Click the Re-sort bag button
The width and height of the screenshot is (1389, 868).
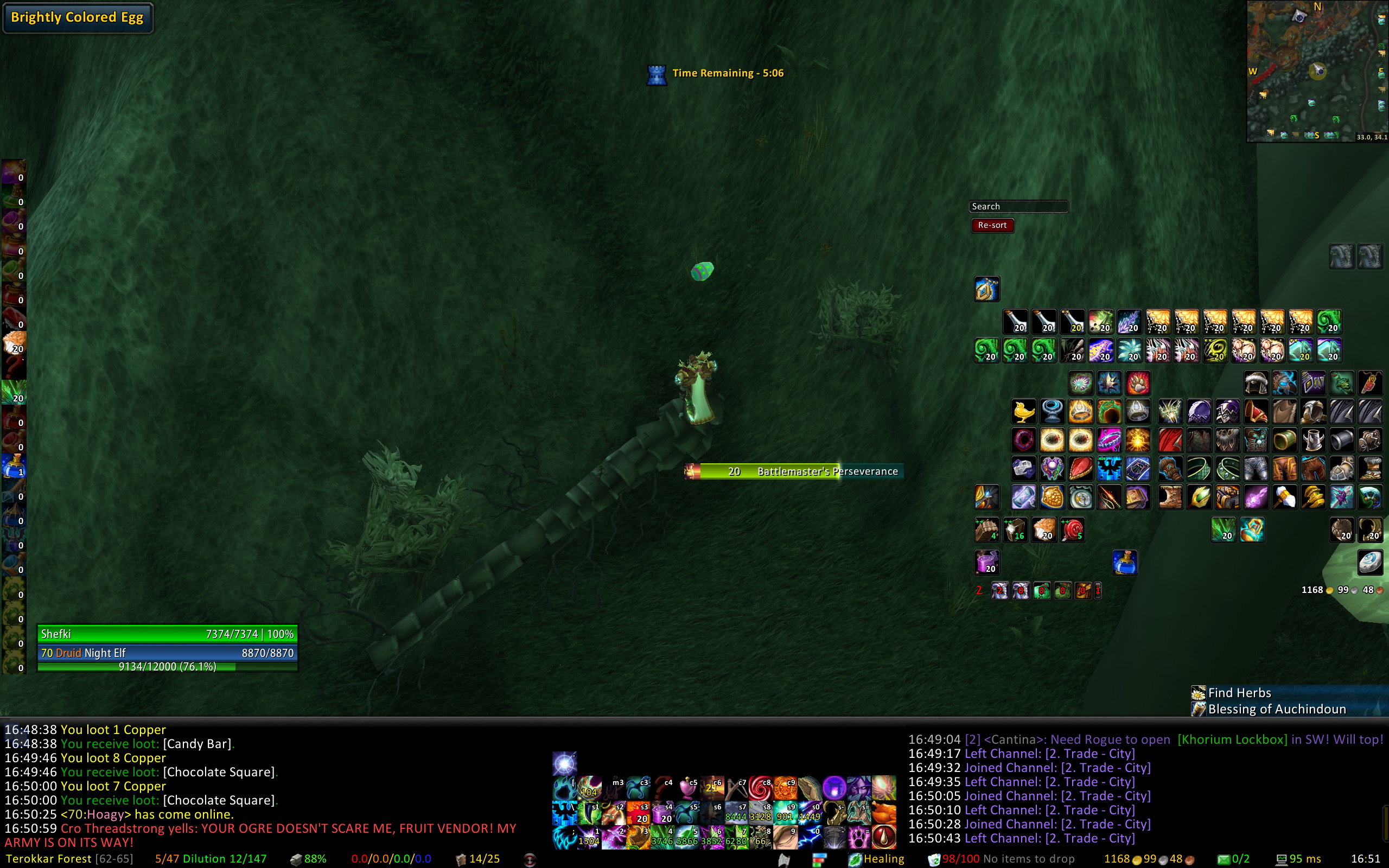click(x=992, y=226)
